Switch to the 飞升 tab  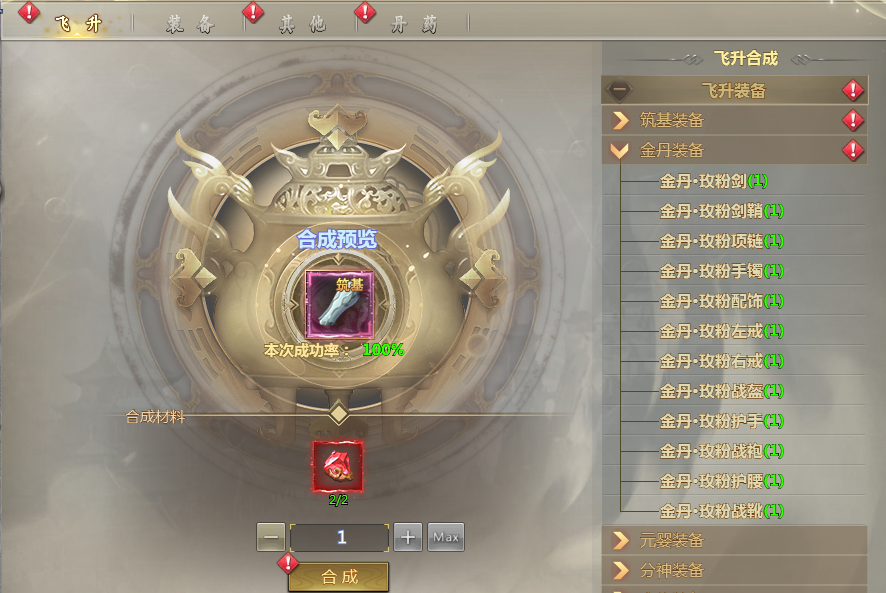pos(77,25)
